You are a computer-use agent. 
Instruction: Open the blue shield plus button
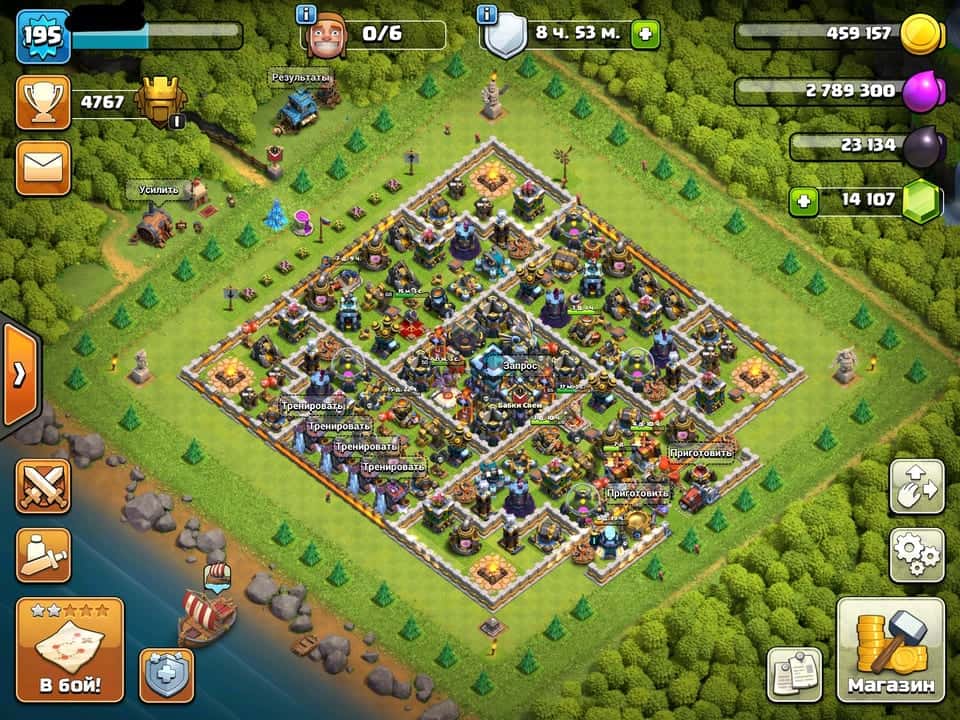point(166,675)
